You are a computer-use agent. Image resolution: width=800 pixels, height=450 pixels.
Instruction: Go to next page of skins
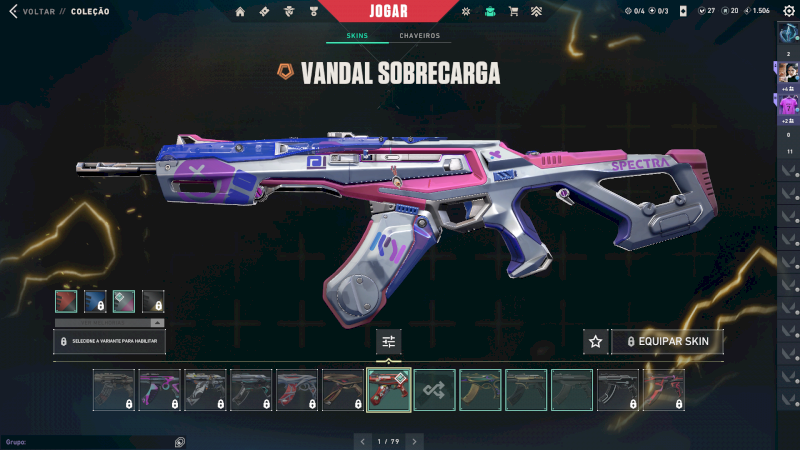(x=414, y=440)
